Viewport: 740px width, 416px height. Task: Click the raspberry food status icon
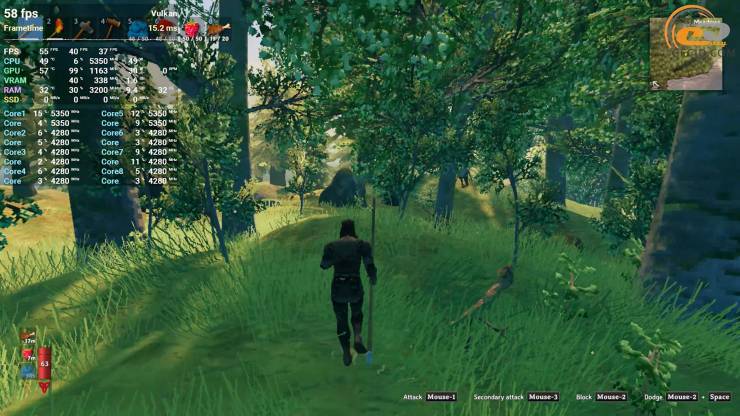pyautogui.click(x=28, y=355)
